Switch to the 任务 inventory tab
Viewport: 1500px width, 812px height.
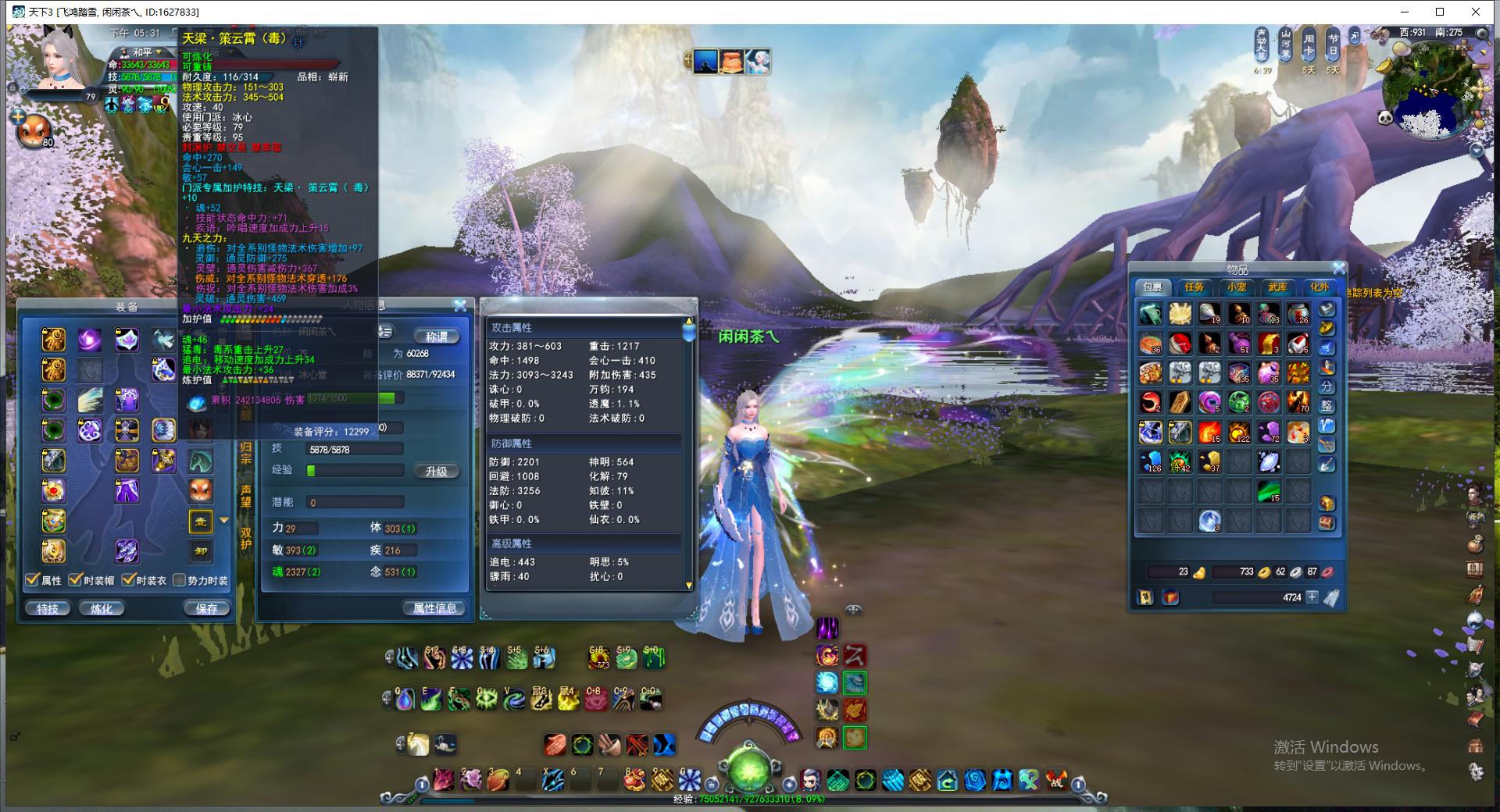point(1194,287)
